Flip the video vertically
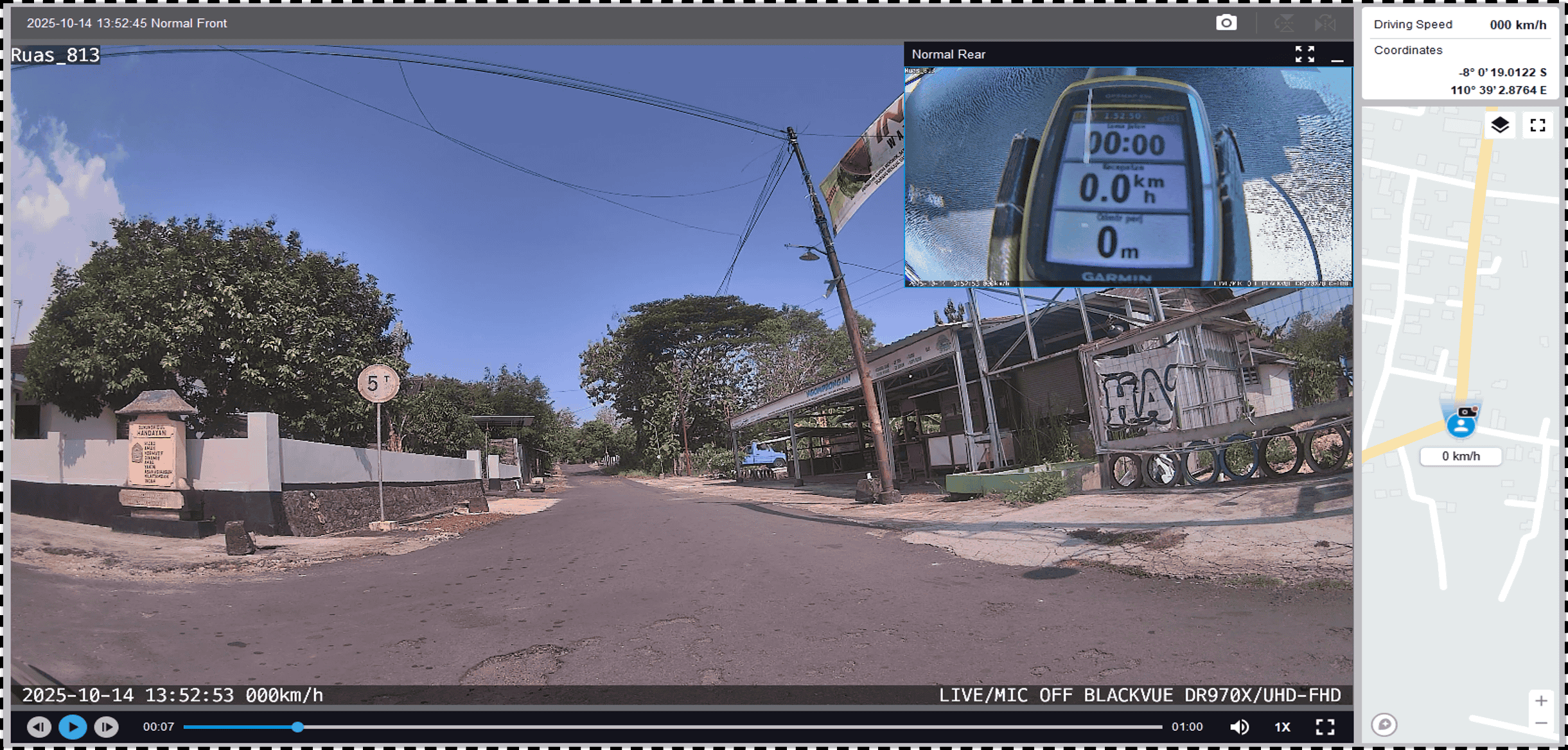 coord(1283,24)
